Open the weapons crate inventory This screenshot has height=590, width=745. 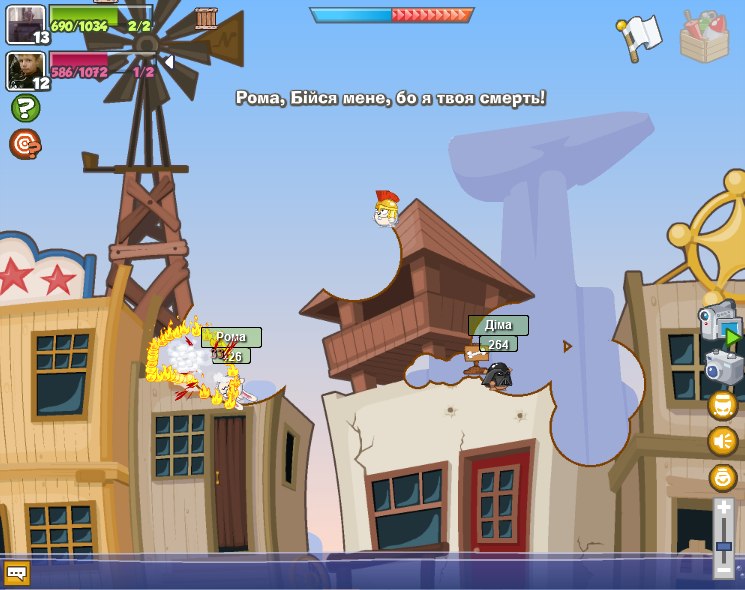704,37
